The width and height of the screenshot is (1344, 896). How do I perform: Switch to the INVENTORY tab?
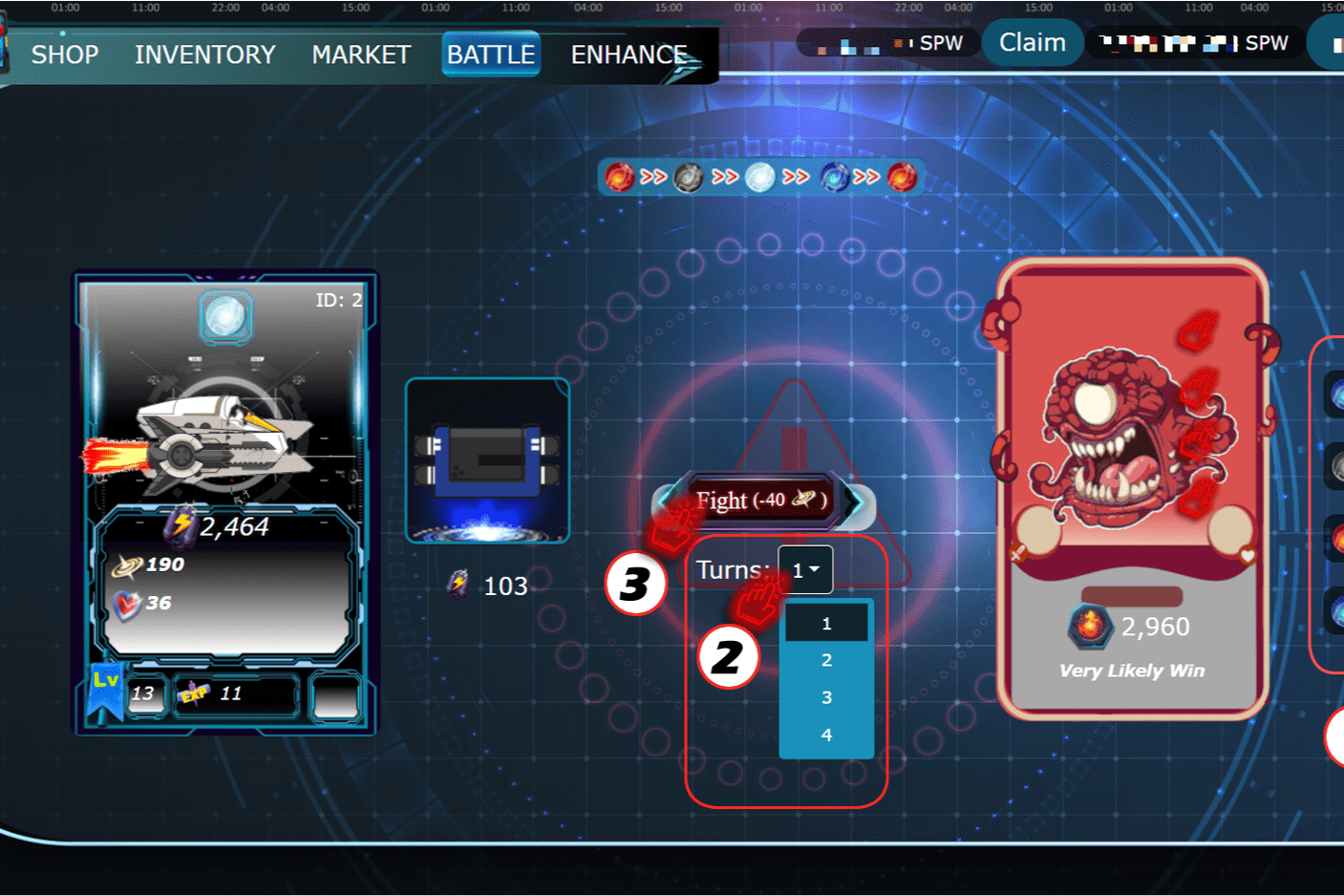click(204, 54)
